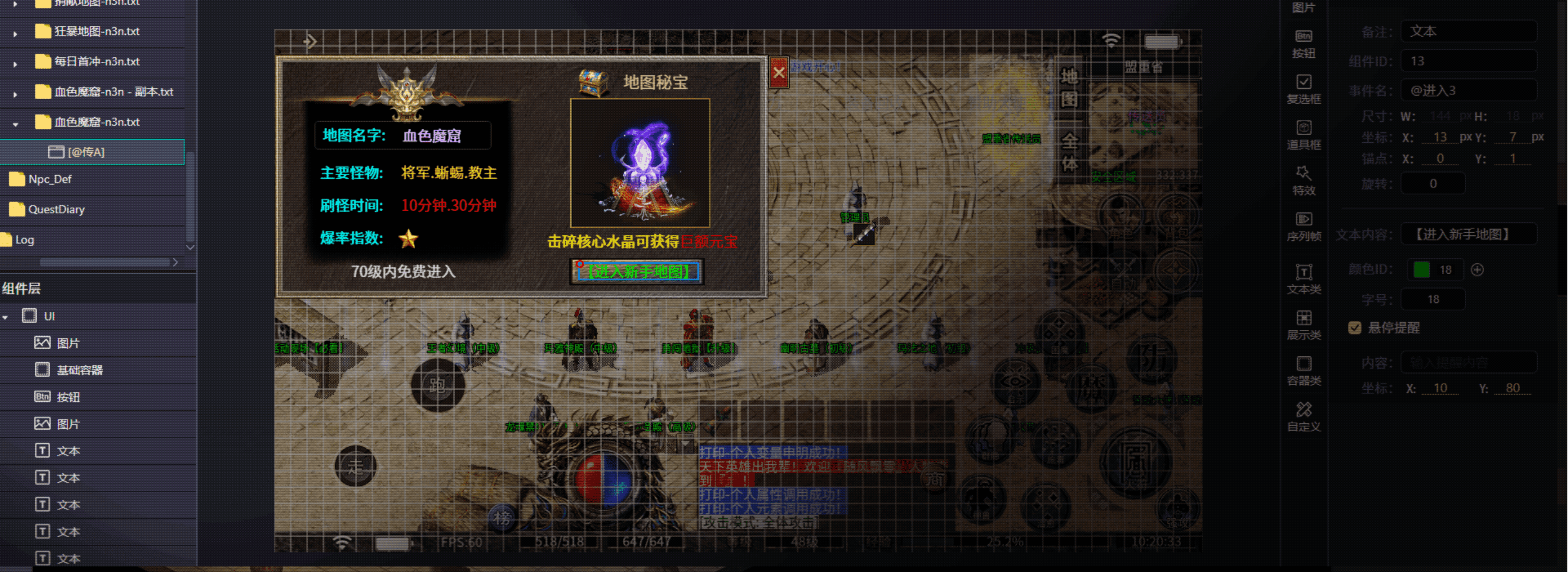Open the QuestDiary folder
The height and width of the screenshot is (572, 1568).
point(56,210)
